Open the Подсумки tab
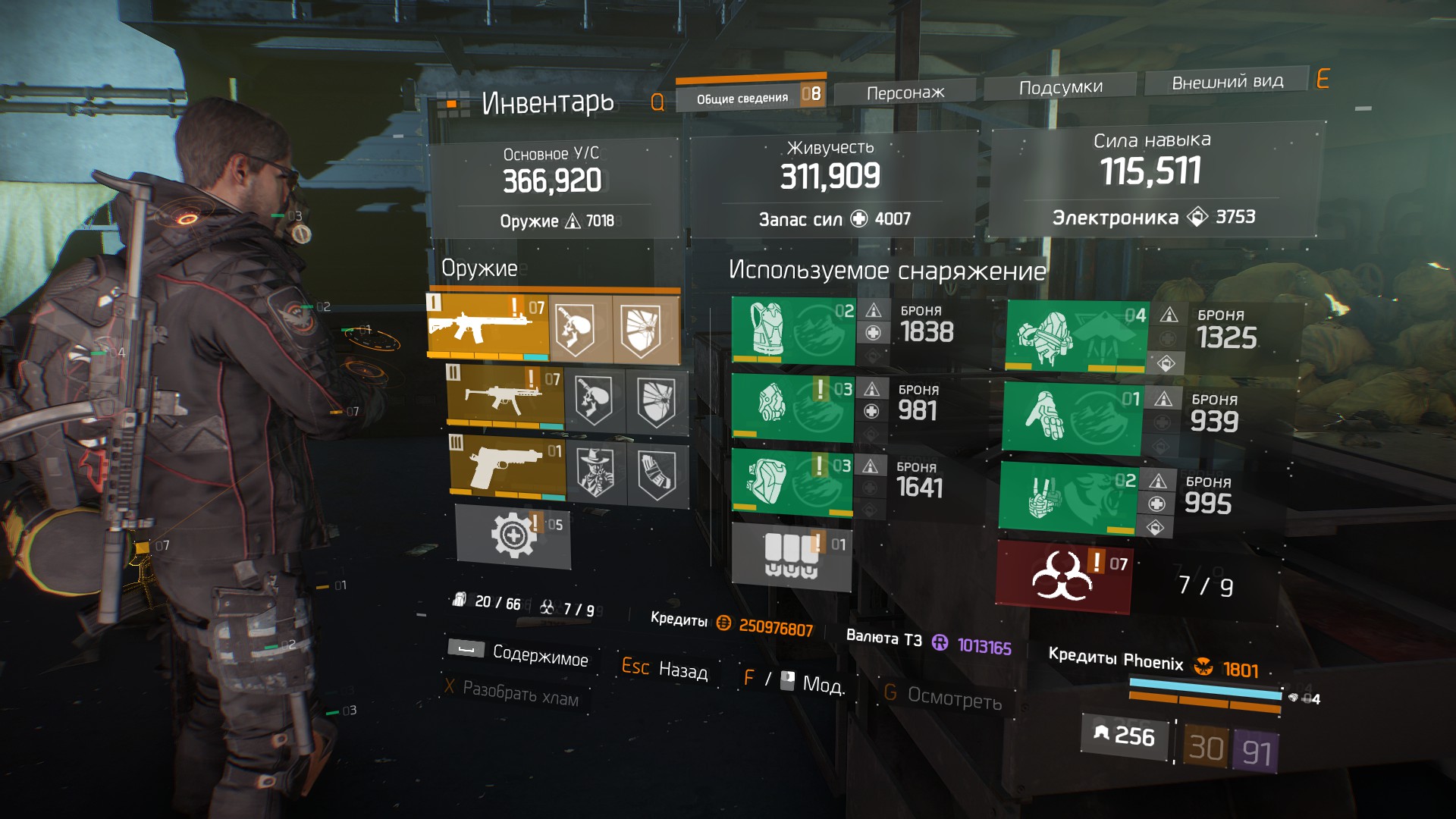1456x819 pixels. (1060, 88)
